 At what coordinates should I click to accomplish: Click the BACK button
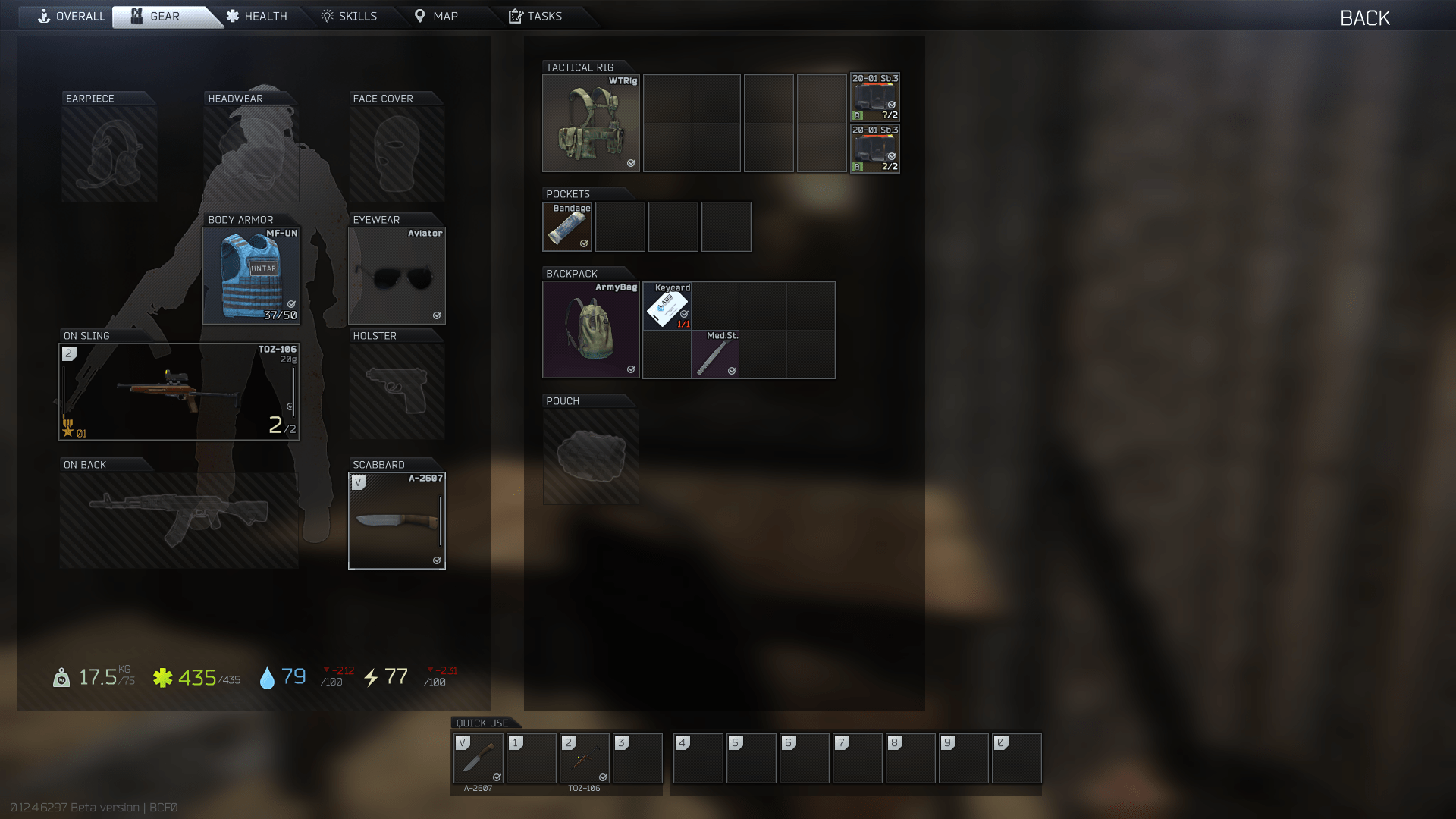[1363, 17]
